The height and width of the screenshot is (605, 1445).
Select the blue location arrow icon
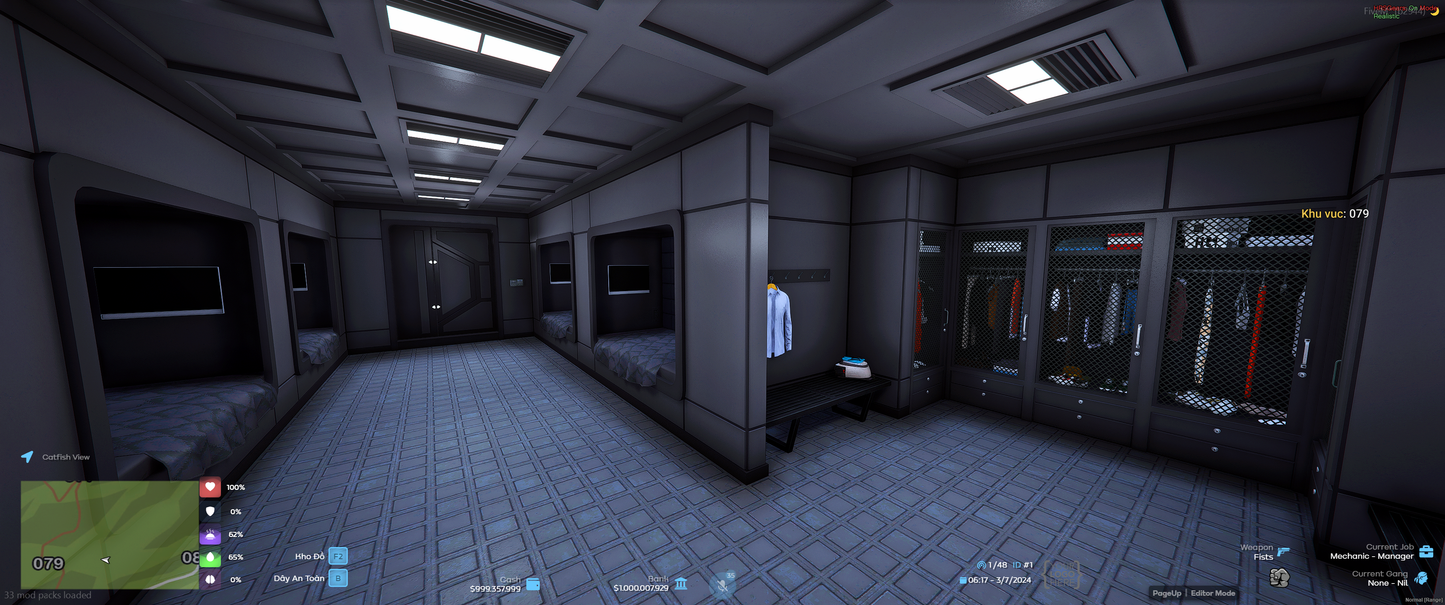pyautogui.click(x=27, y=457)
